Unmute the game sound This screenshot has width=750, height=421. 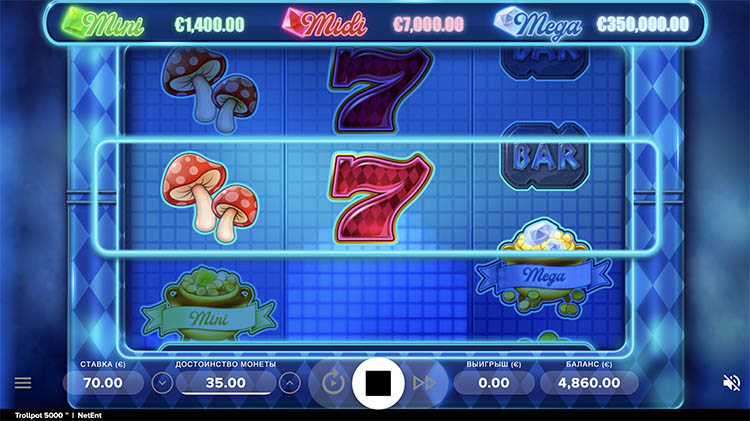click(731, 382)
